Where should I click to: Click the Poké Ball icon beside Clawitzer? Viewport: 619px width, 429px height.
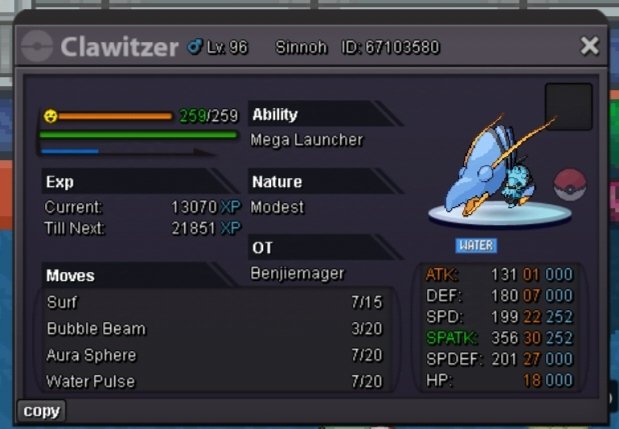[x=570, y=185]
